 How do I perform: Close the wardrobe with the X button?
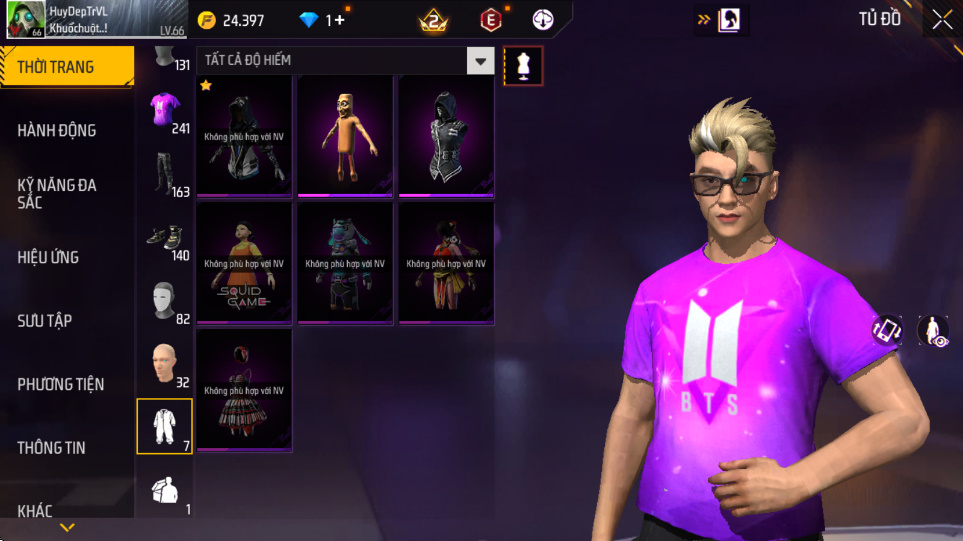[x=941, y=19]
